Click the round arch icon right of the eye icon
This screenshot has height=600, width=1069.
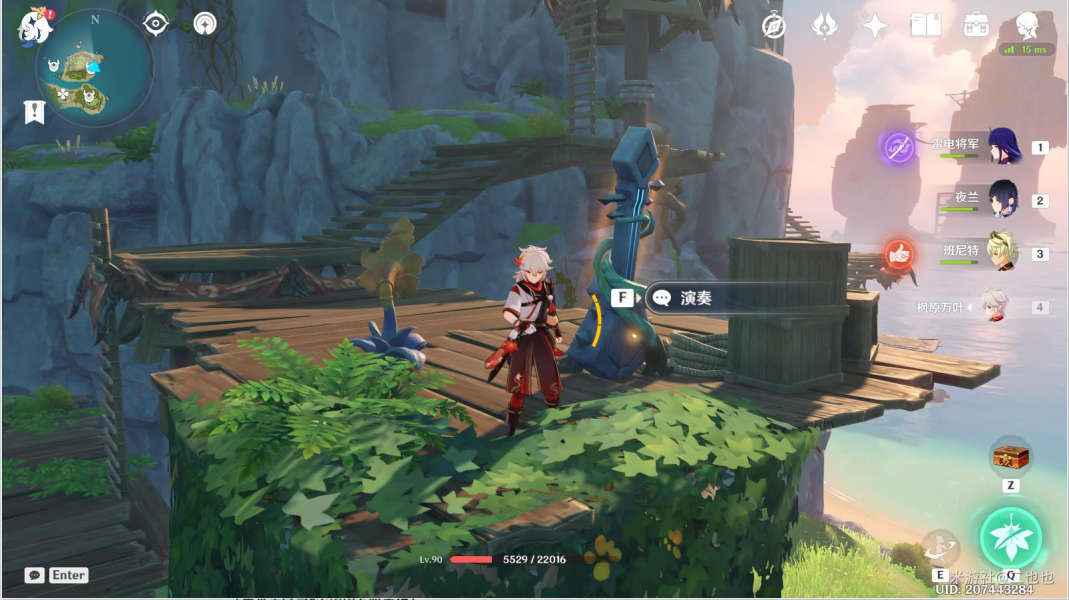tap(205, 23)
